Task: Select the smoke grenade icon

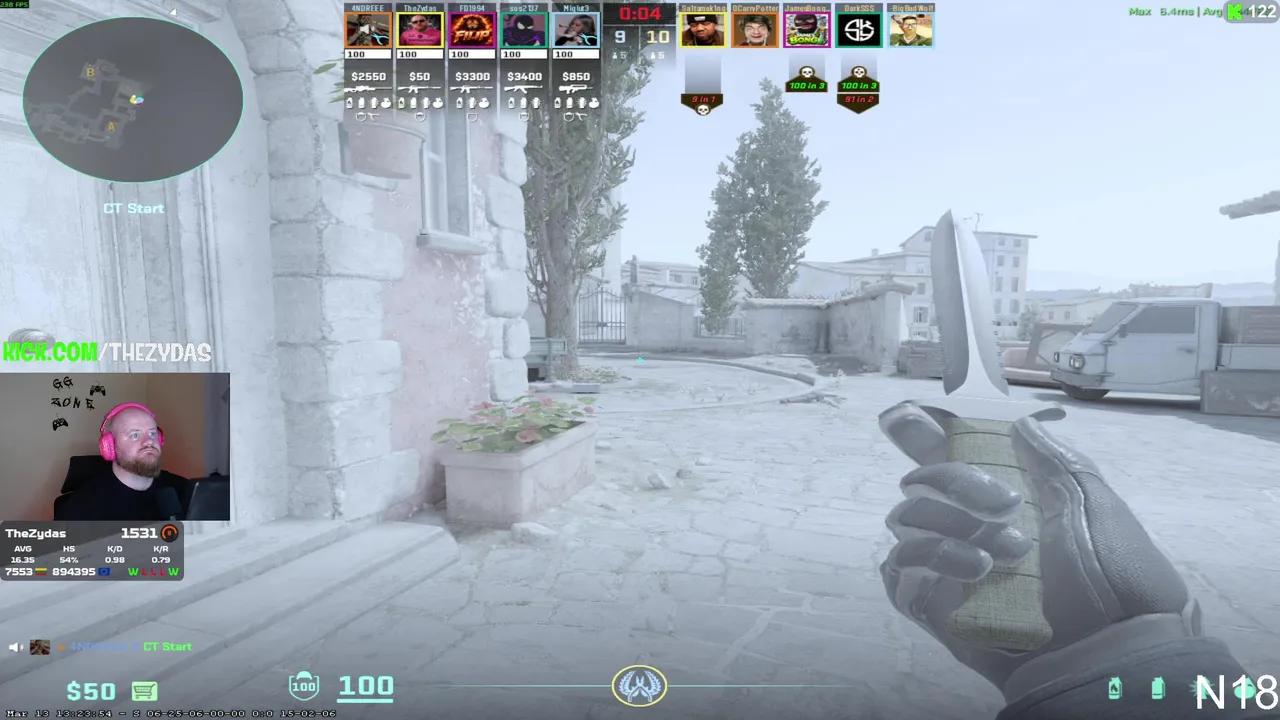Action: pos(1158,688)
